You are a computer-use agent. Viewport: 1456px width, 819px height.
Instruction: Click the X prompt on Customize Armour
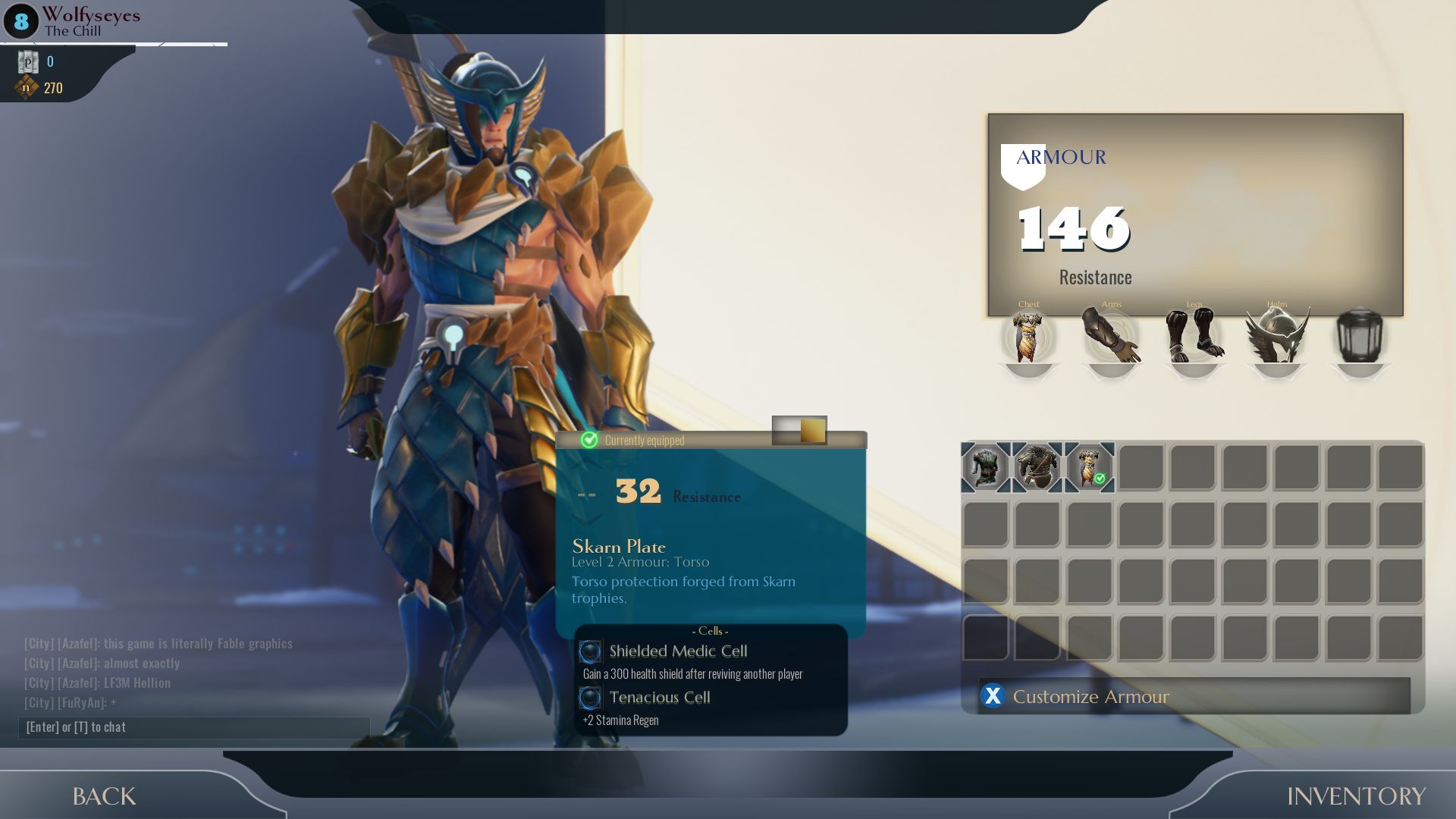pos(993,696)
